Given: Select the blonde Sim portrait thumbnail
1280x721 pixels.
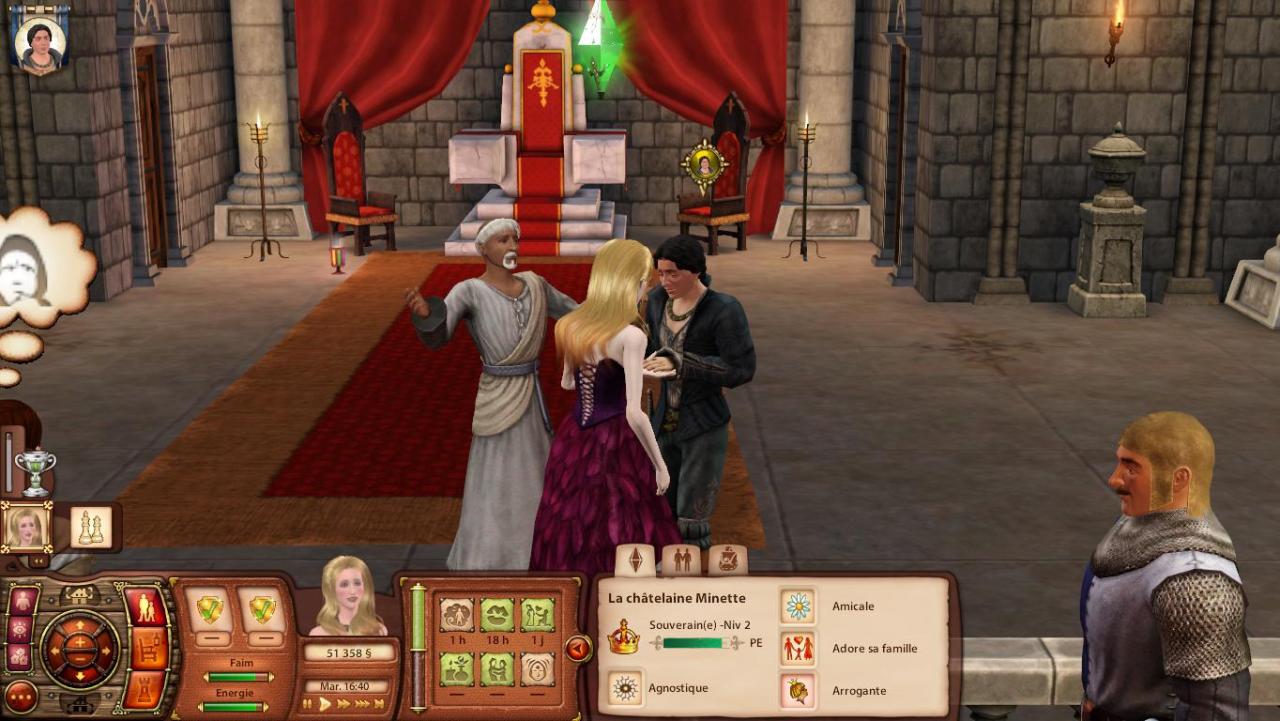Looking at the screenshot, I should (x=26, y=527).
